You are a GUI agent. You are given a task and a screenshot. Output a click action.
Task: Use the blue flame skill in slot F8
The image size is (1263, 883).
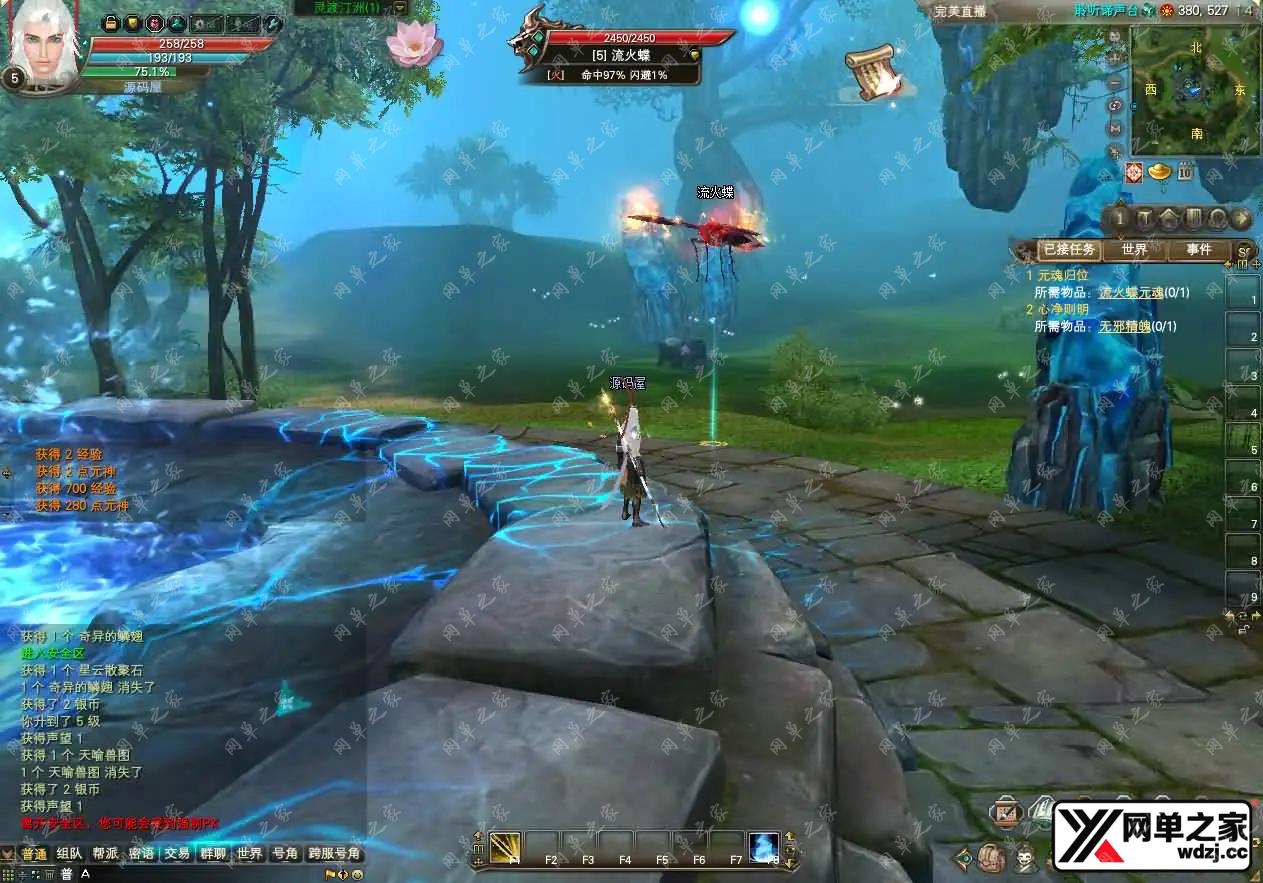point(765,848)
